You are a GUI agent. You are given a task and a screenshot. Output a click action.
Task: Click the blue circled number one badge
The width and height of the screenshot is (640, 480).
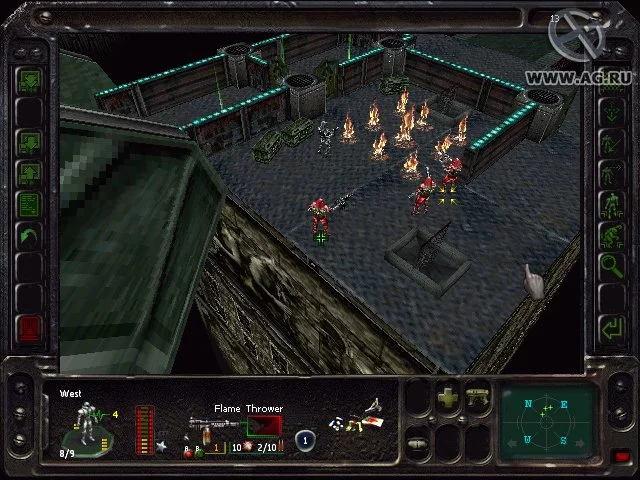click(306, 439)
